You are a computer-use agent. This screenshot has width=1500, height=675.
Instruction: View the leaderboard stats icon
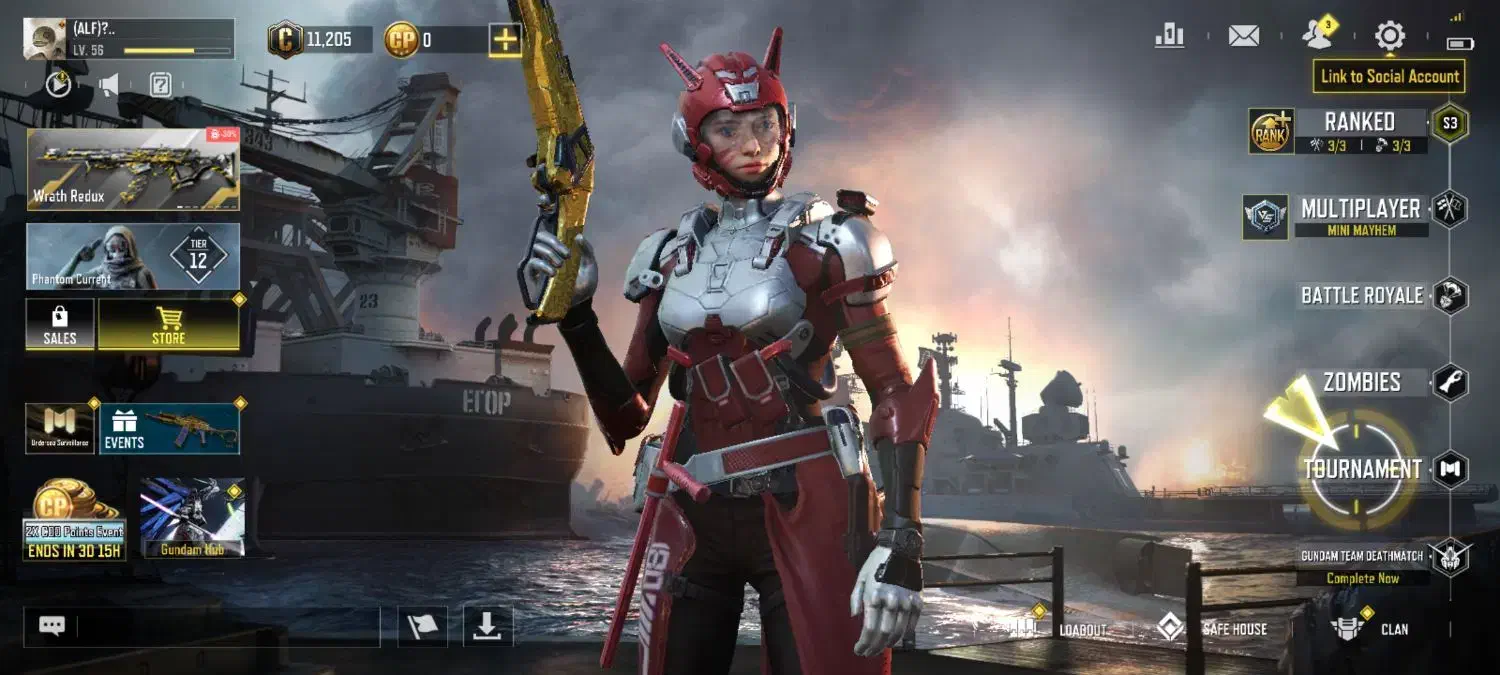pyautogui.click(x=1169, y=36)
